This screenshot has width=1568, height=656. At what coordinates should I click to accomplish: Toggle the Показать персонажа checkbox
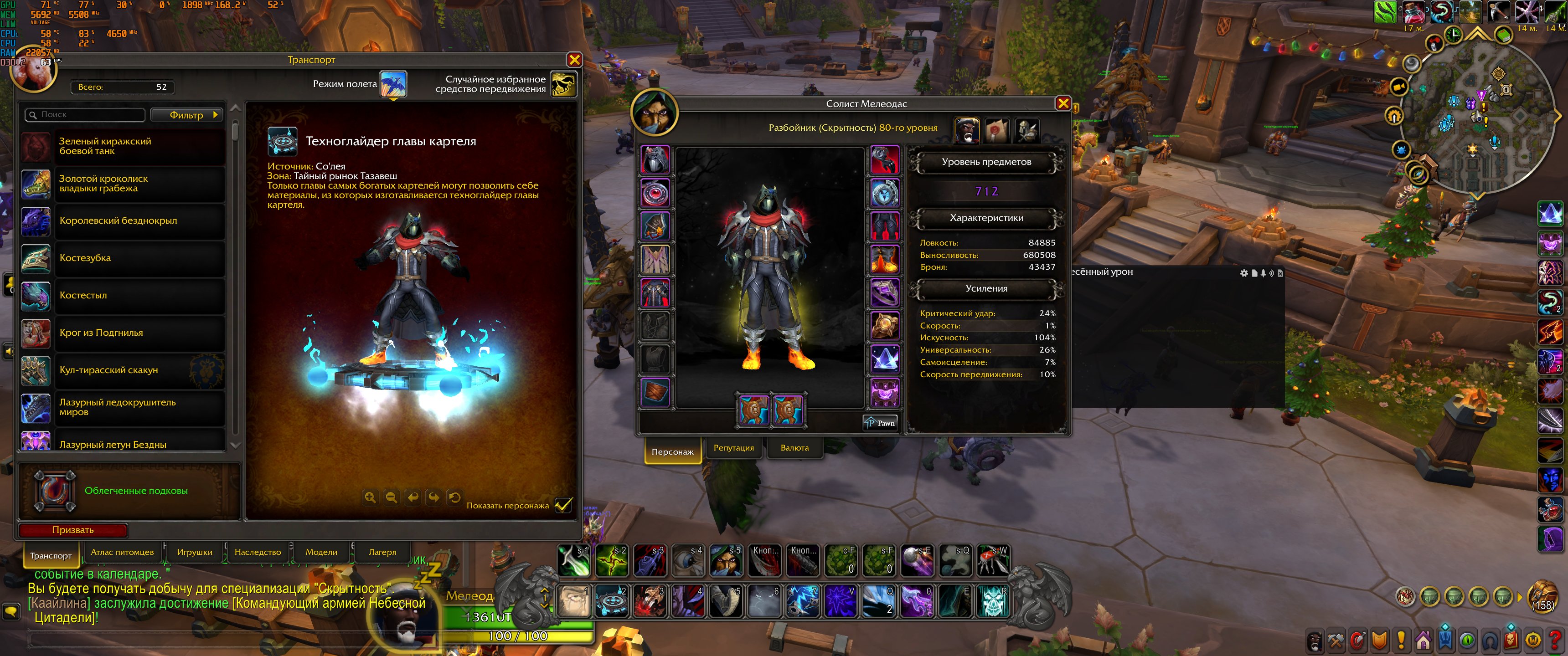[563, 505]
